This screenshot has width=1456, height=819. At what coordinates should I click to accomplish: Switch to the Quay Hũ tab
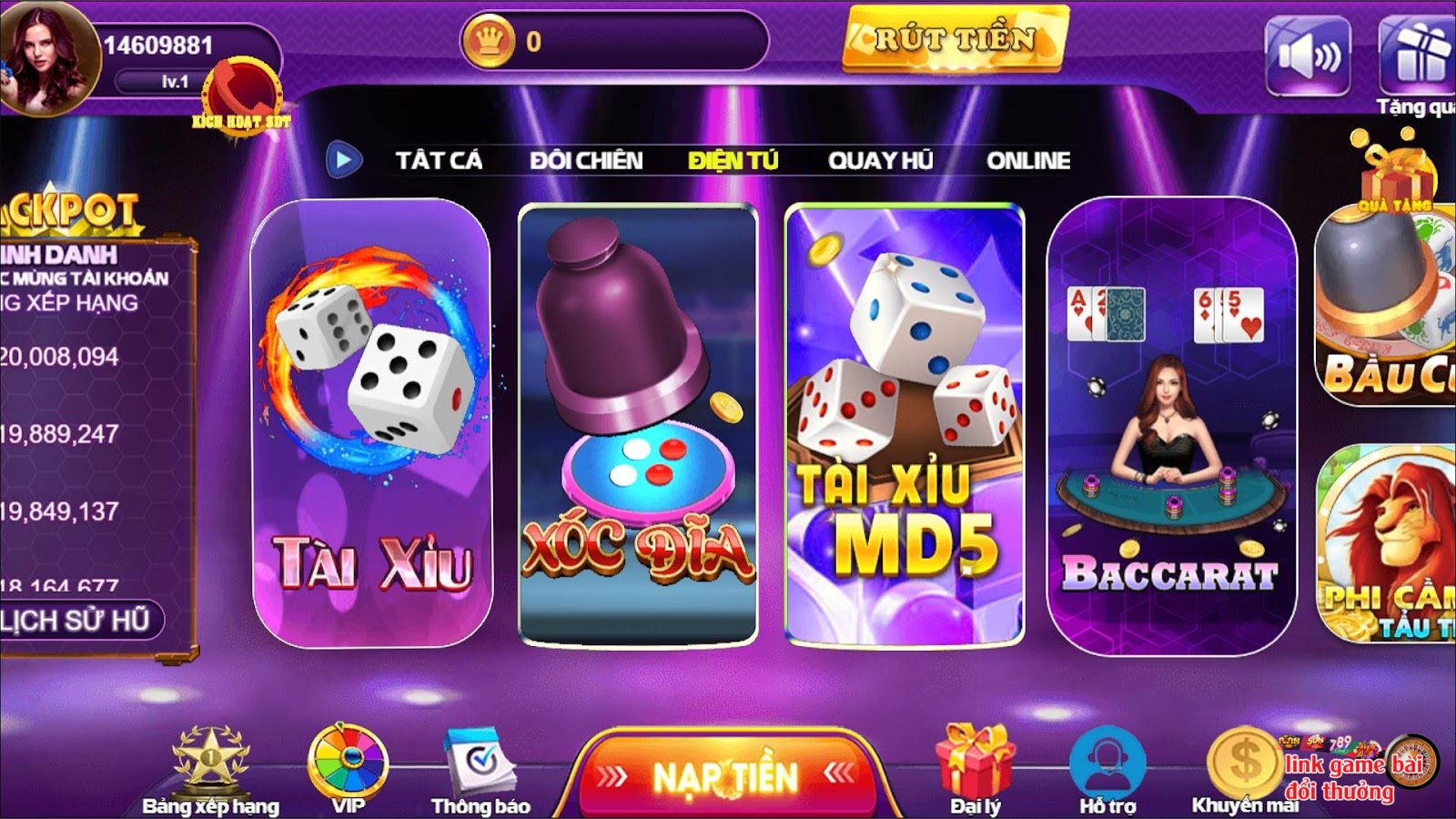pyautogui.click(x=880, y=161)
